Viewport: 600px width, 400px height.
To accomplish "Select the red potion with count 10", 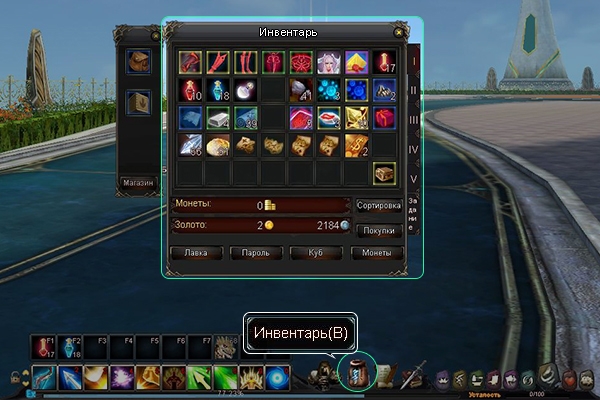I will (x=192, y=91).
